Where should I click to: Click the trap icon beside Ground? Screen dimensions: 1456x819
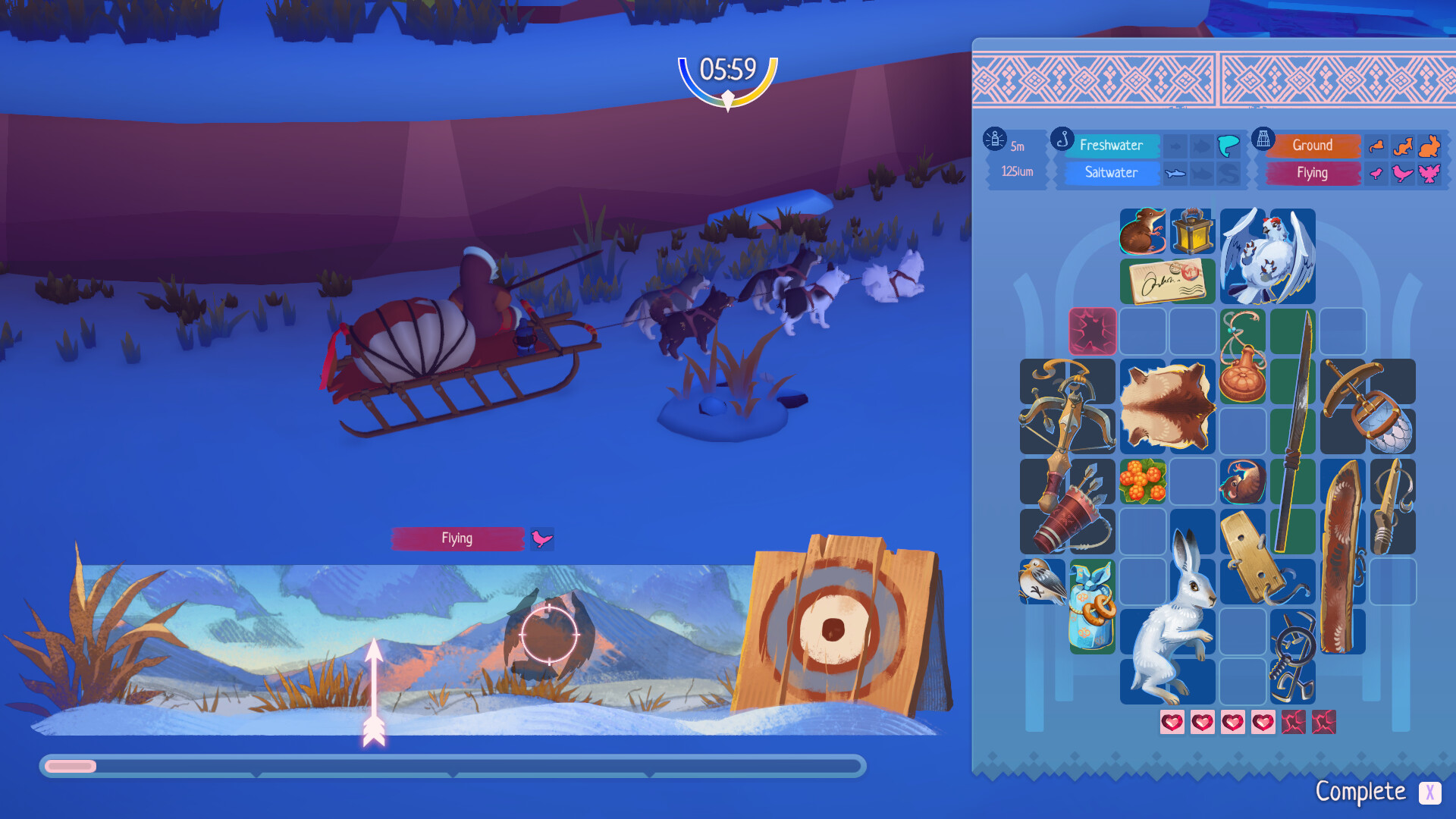1263,140
